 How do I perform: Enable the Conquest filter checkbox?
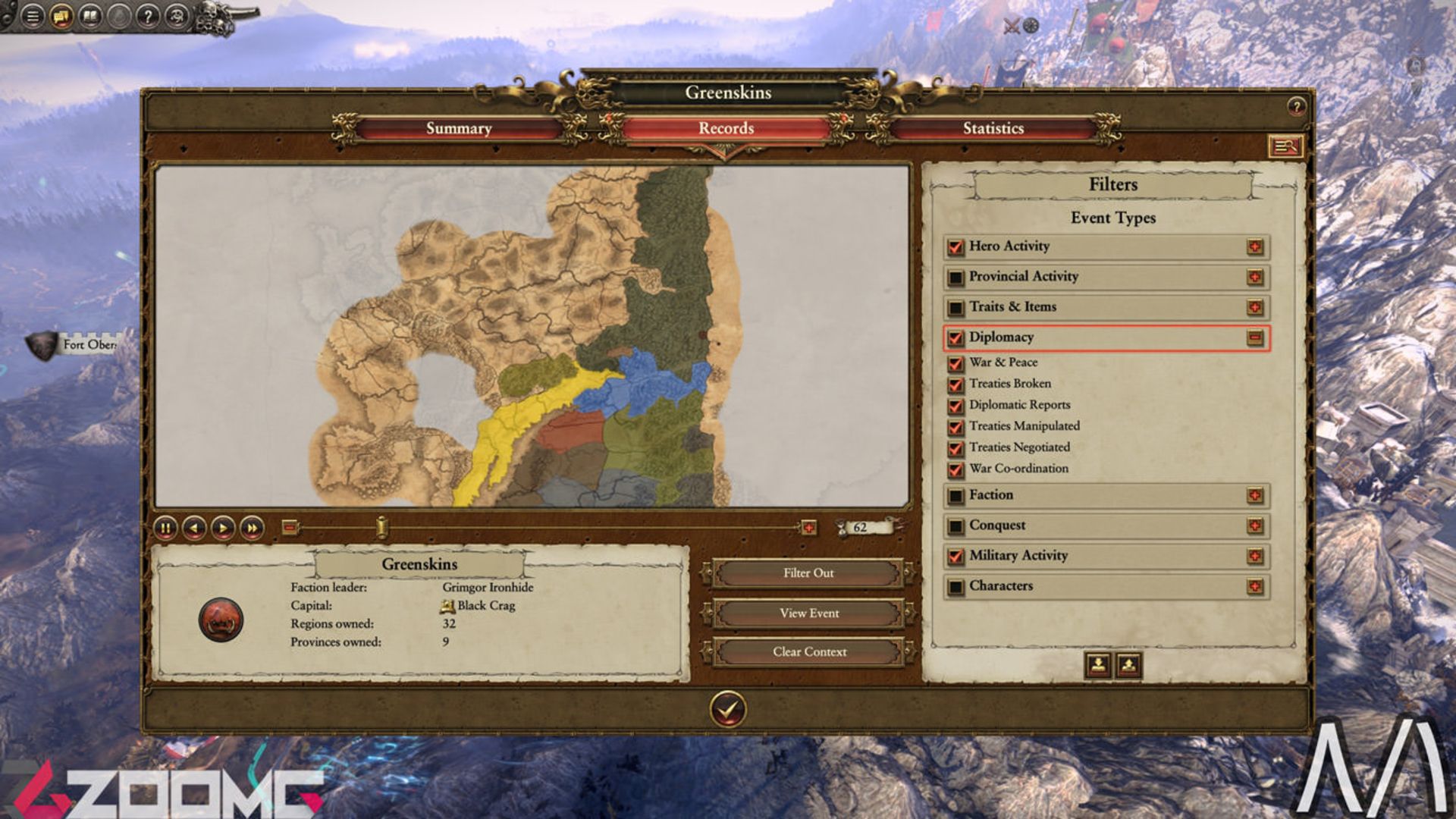click(x=955, y=526)
